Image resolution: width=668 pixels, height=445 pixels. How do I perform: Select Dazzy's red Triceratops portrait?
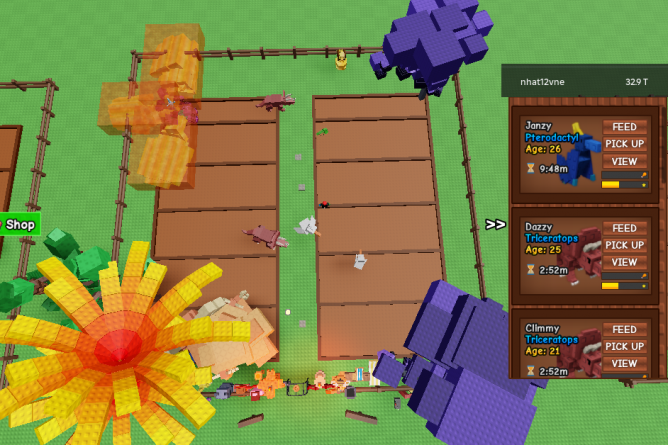(577, 262)
